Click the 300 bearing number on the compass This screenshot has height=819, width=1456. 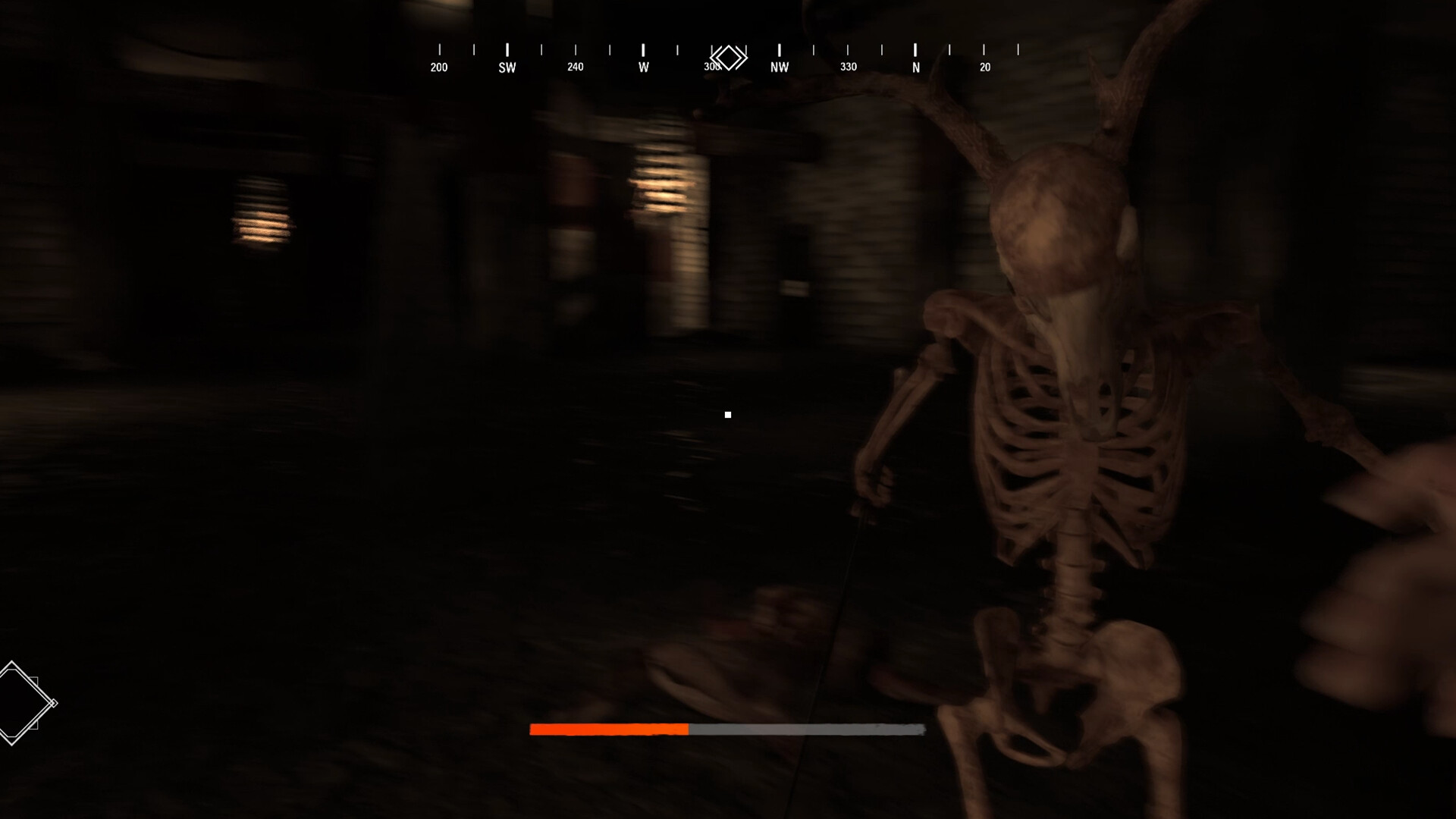tap(711, 67)
